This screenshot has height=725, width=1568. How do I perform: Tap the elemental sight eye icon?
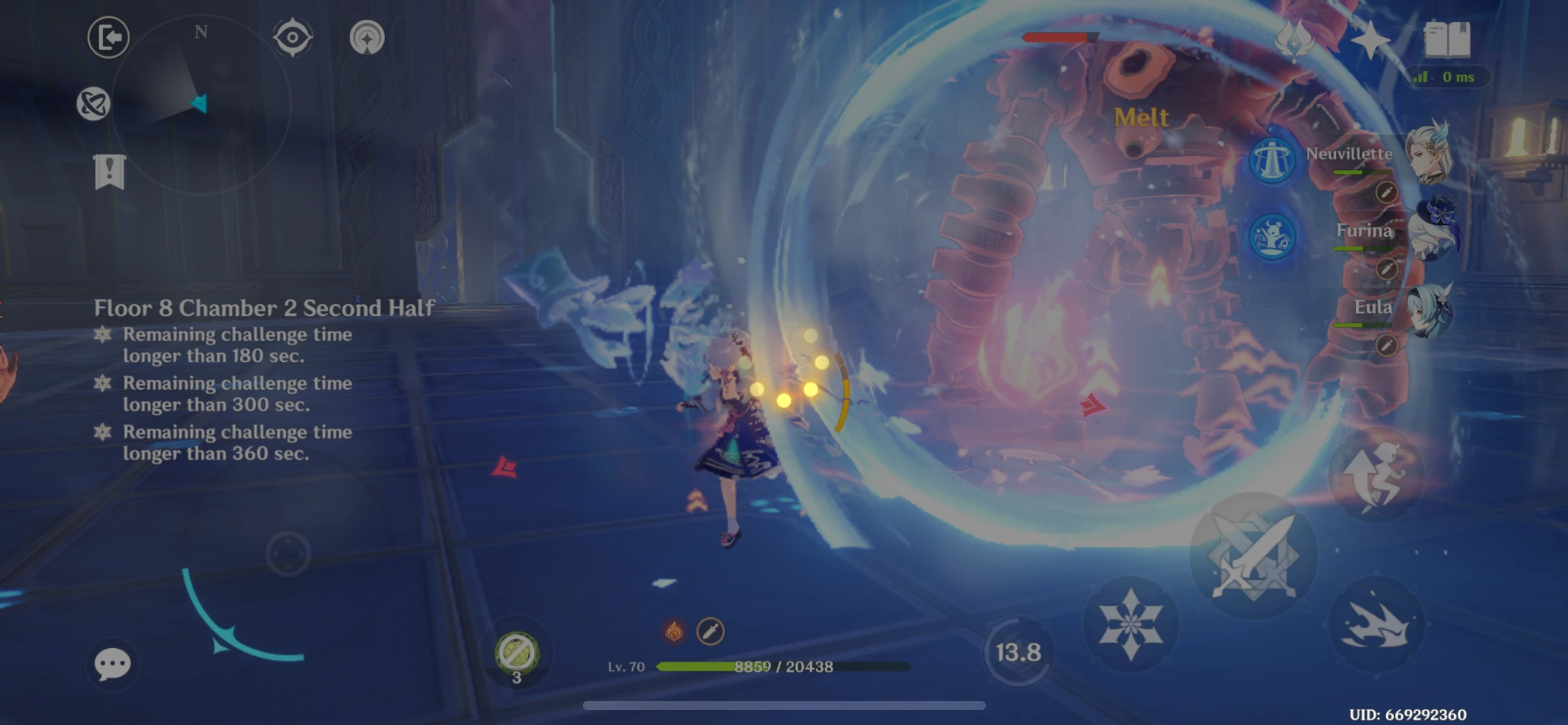[292, 37]
